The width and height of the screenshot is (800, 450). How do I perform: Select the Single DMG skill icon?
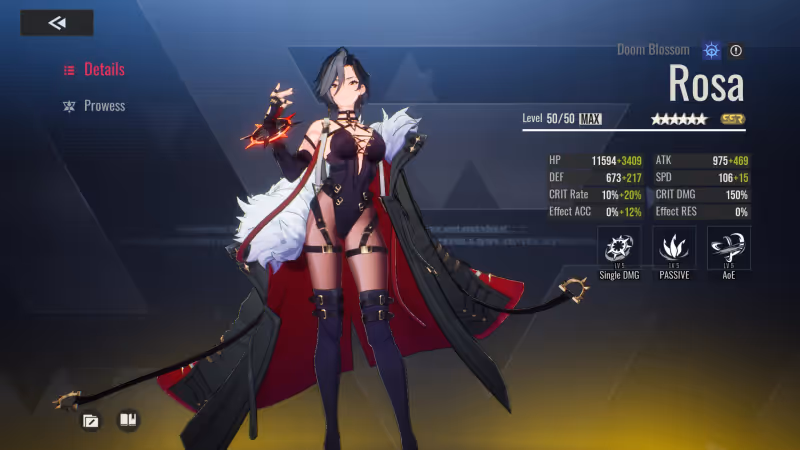619,247
